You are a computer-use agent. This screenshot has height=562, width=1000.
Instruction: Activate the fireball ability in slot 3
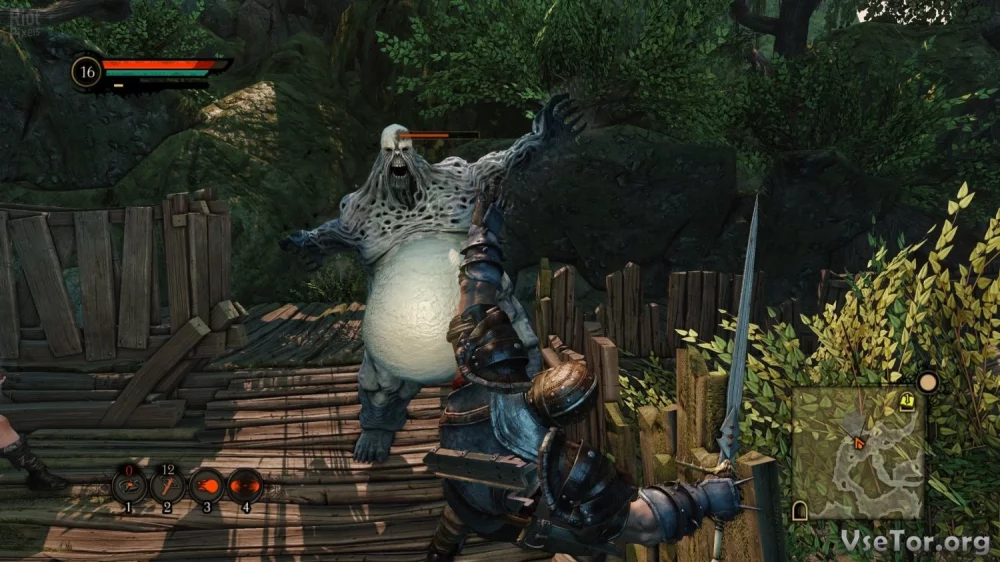pos(206,486)
